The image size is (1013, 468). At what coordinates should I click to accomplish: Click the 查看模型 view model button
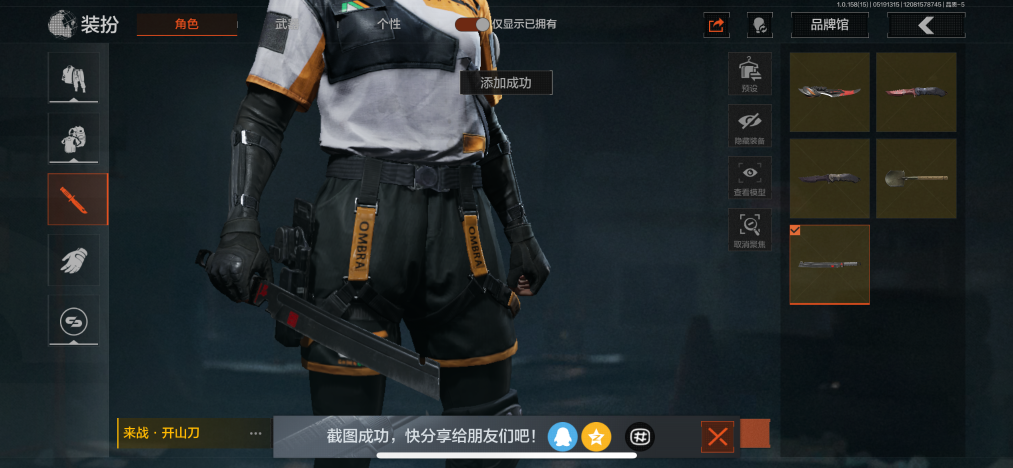[x=749, y=178]
